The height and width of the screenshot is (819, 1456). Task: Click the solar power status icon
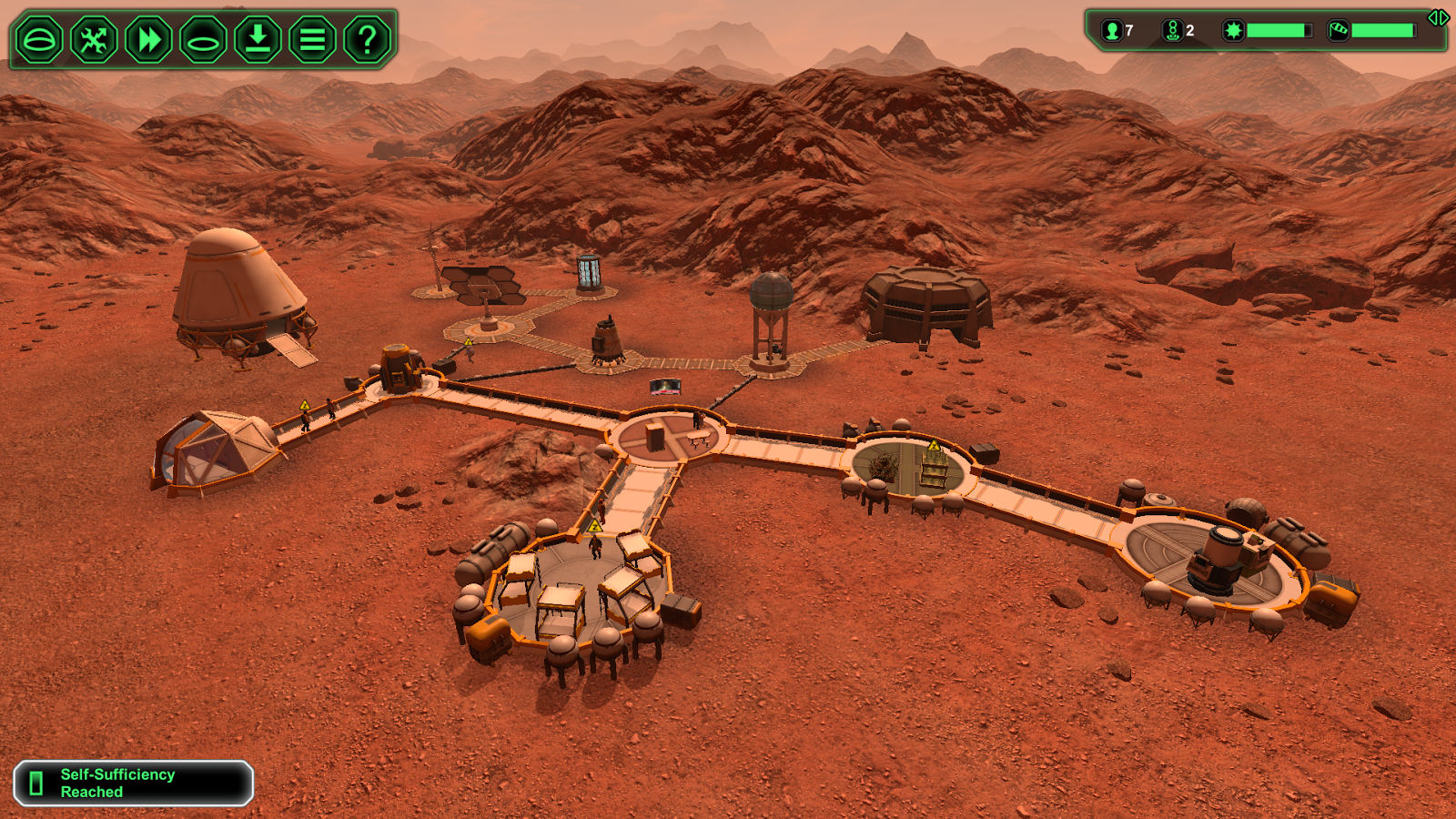1233,31
